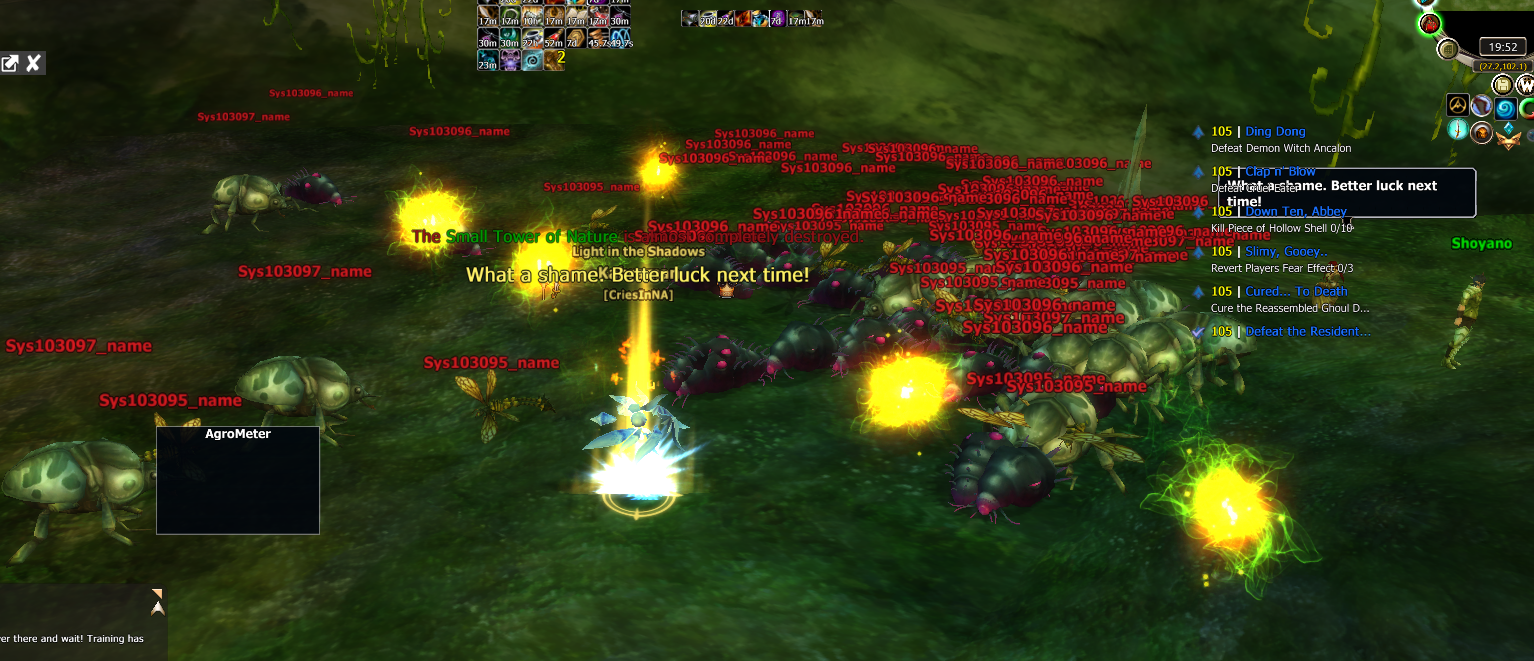Screen dimensions: 1534x661
Task: Click the purple skull buff icon
Action: 510,61
